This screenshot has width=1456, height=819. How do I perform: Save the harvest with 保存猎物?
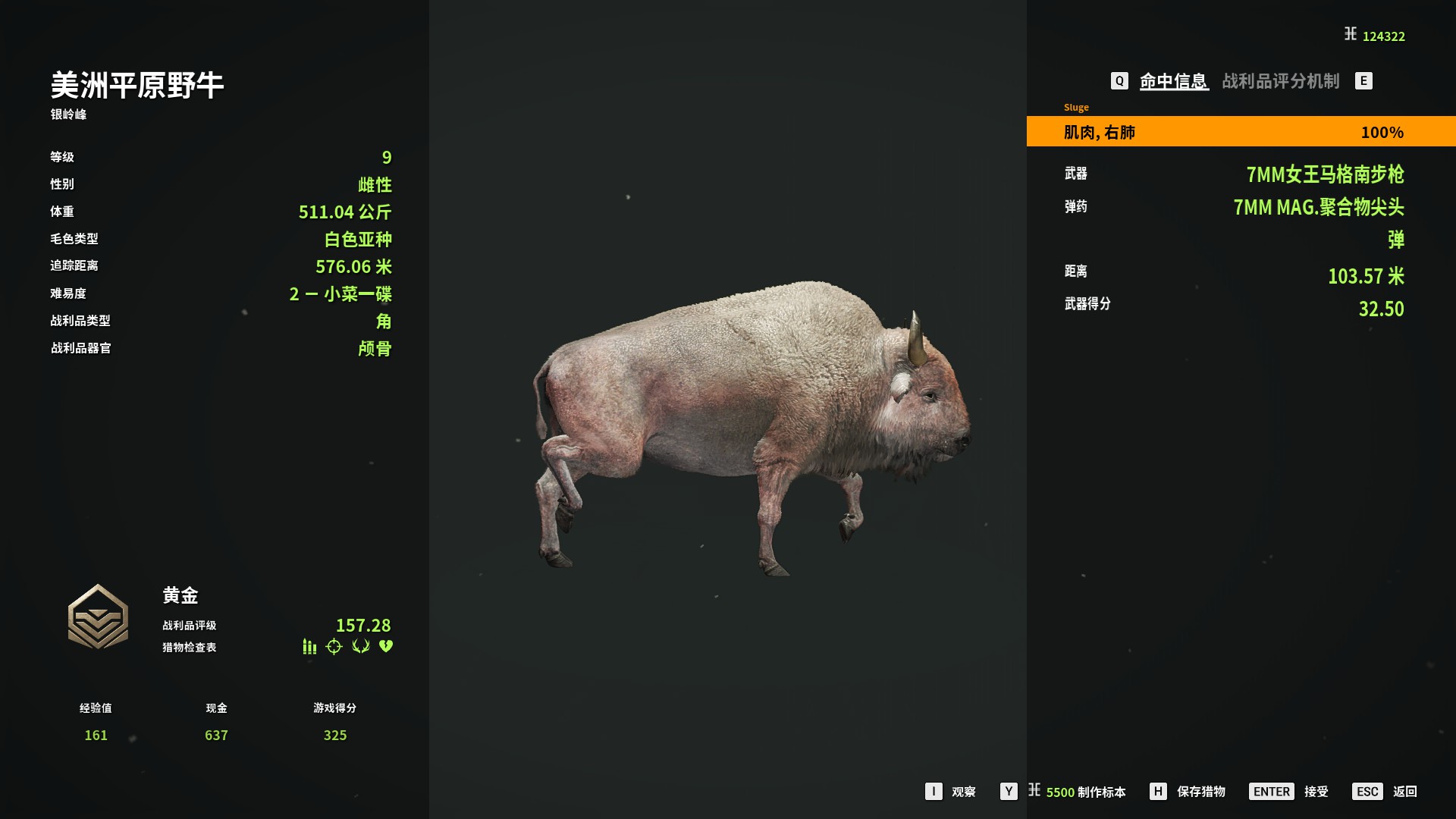click(x=1200, y=792)
